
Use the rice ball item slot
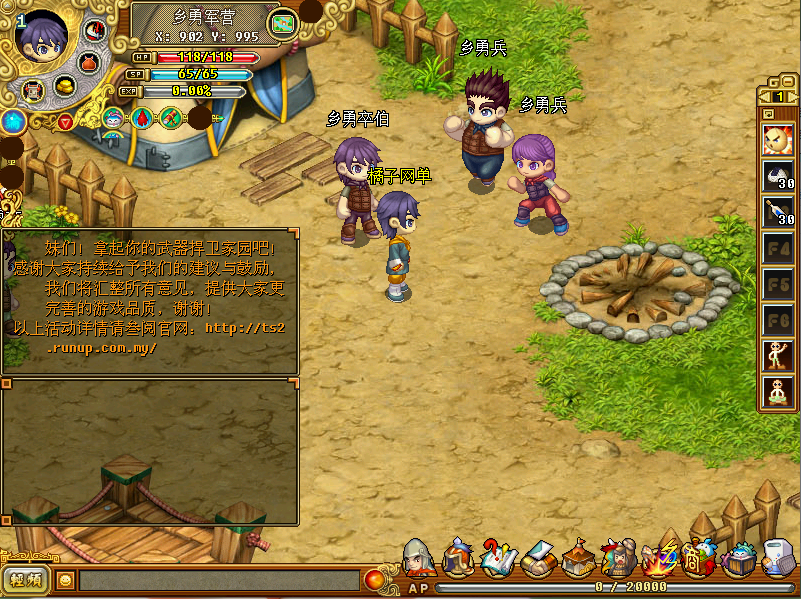click(x=778, y=177)
